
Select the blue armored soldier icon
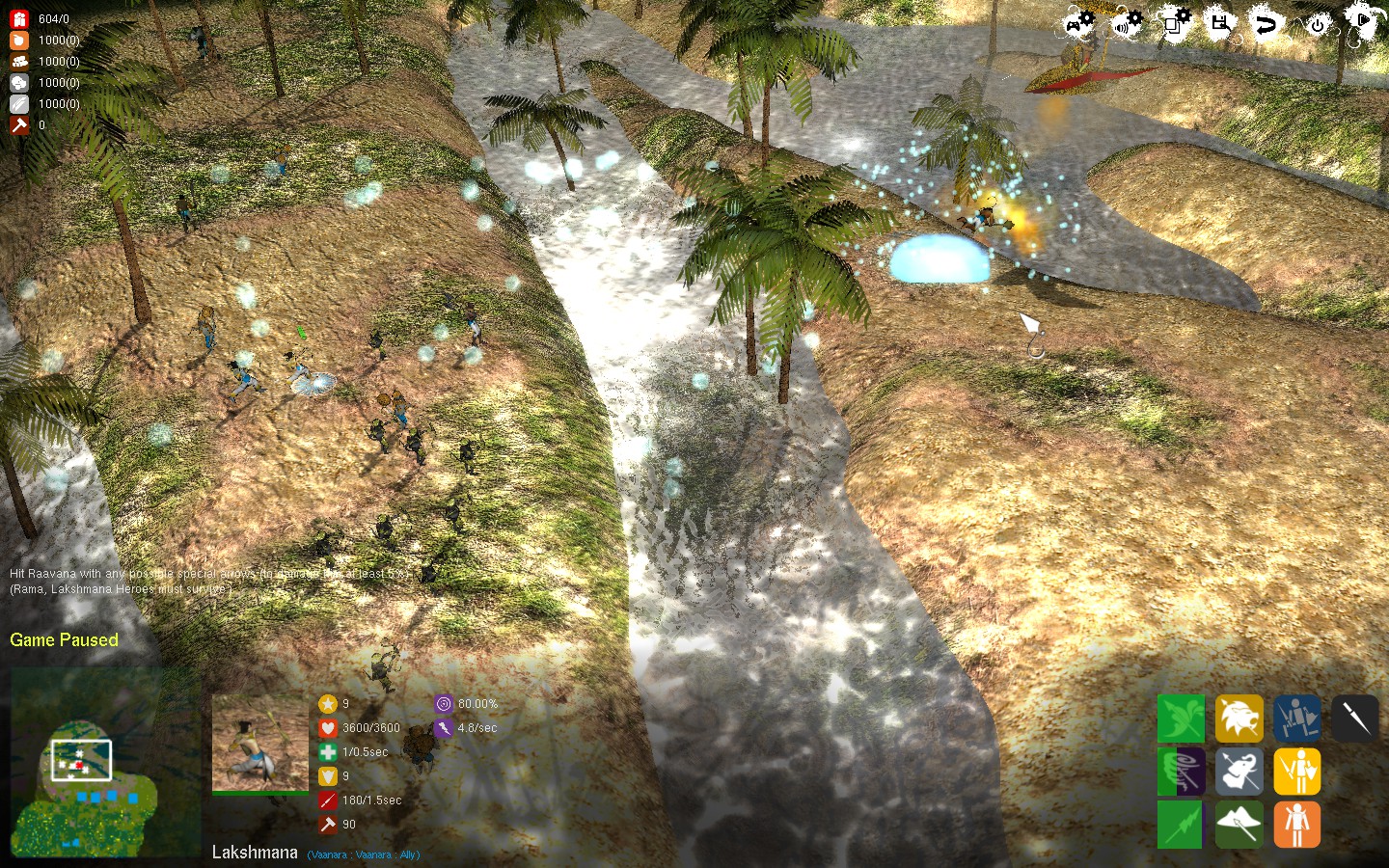(x=1296, y=719)
